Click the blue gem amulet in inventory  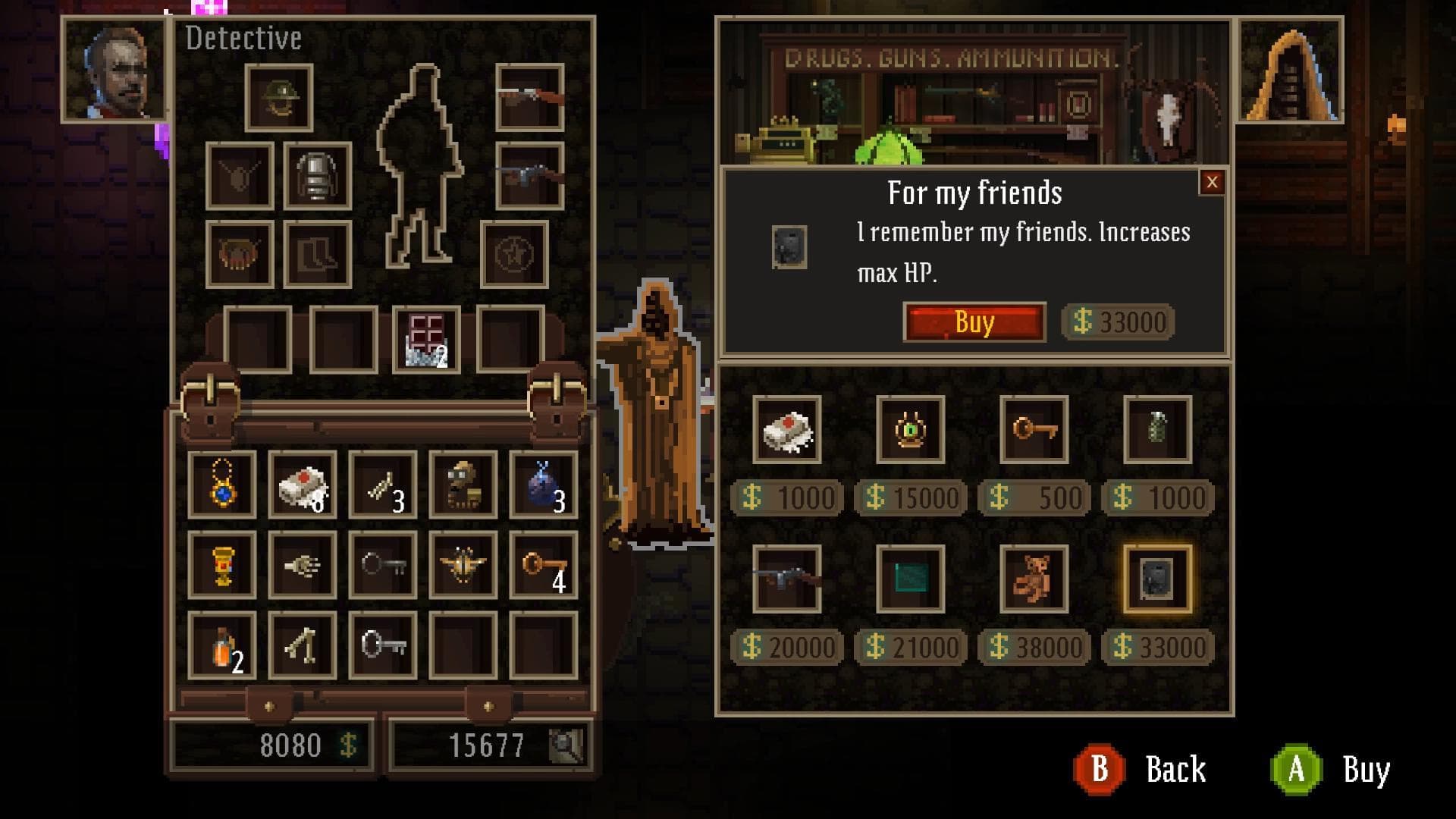pos(222,485)
